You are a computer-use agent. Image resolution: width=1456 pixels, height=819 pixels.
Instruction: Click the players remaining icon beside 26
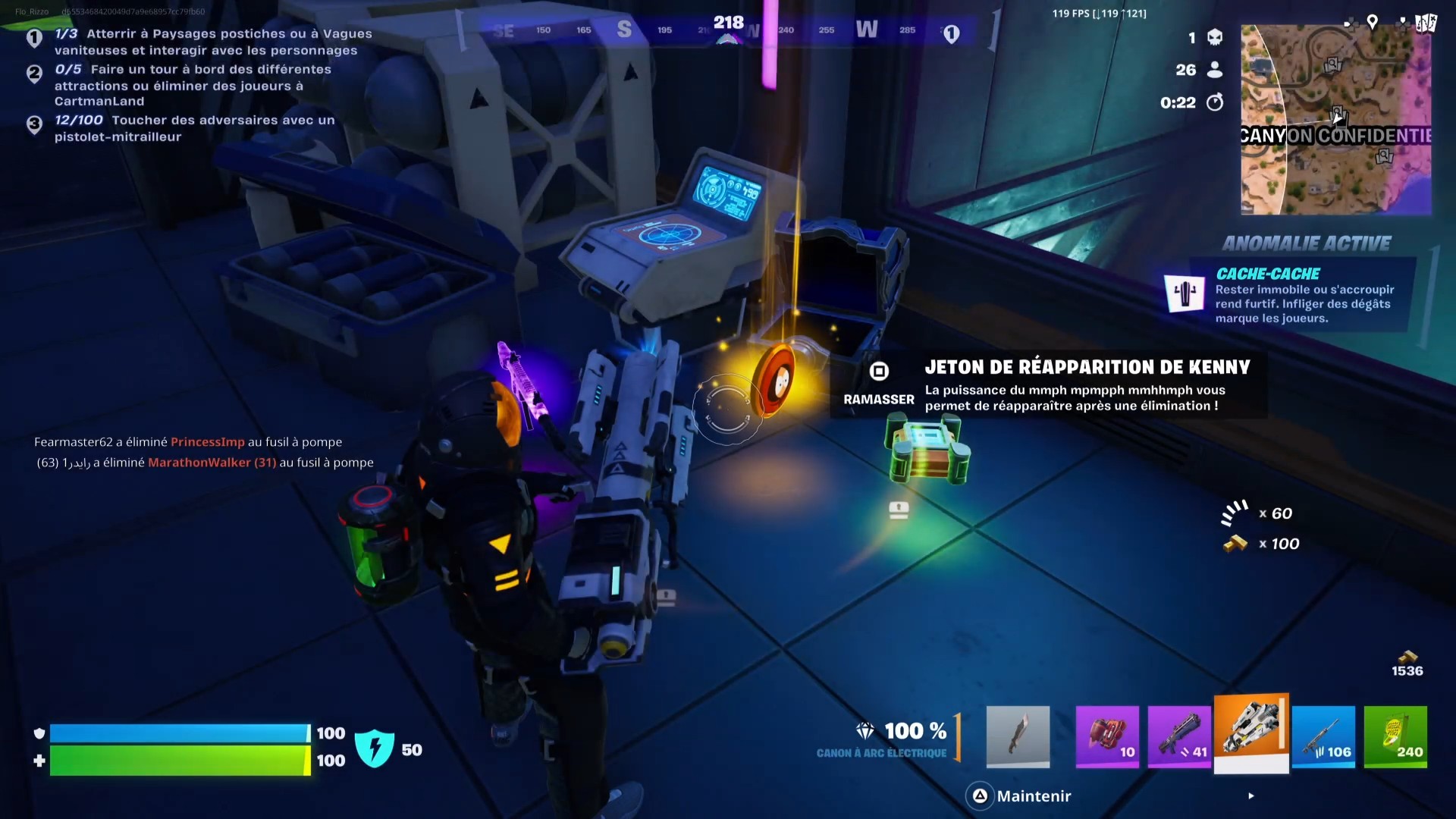pos(1214,69)
